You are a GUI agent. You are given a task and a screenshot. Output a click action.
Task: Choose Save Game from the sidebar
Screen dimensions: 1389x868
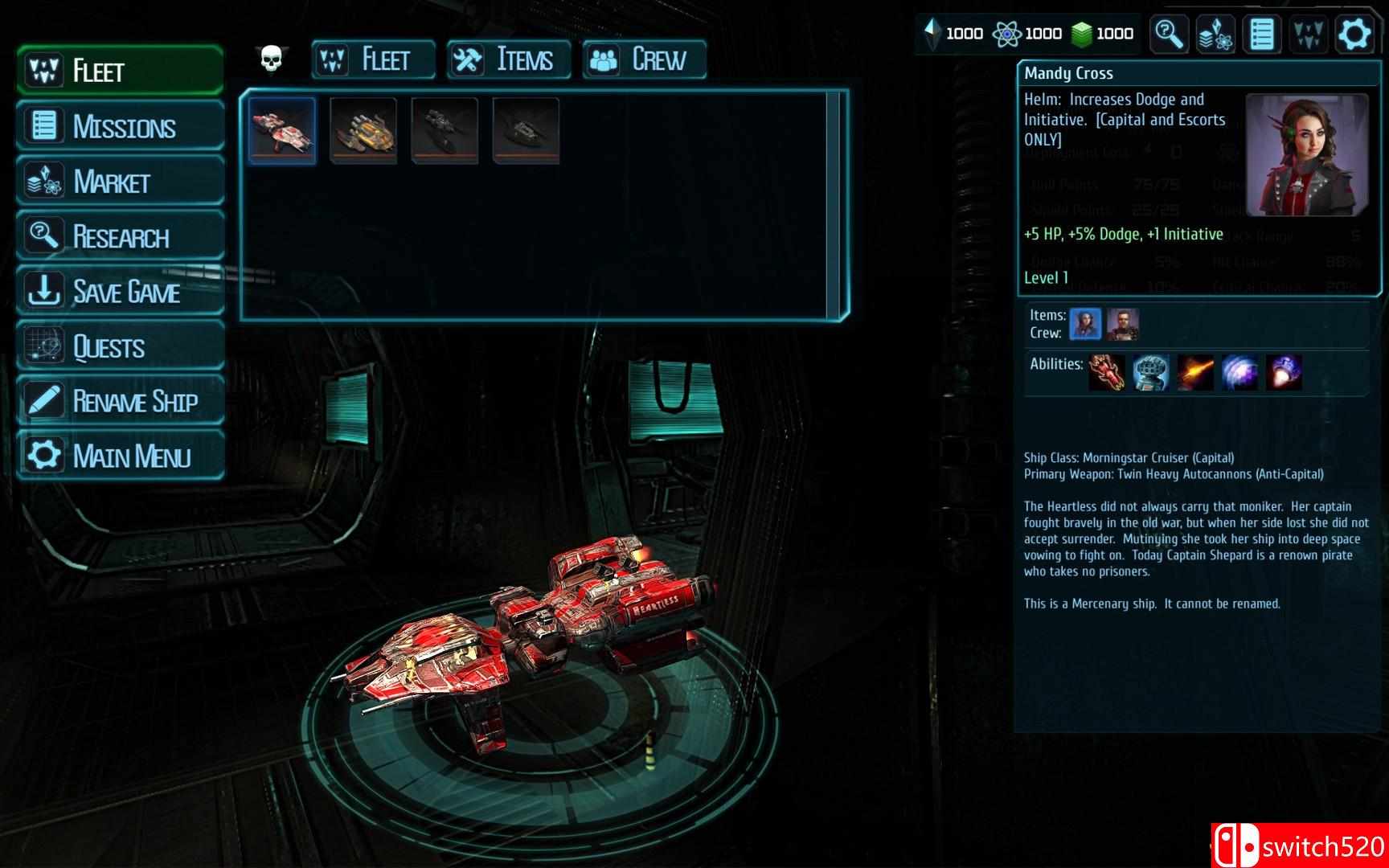(x=121, y=291)
